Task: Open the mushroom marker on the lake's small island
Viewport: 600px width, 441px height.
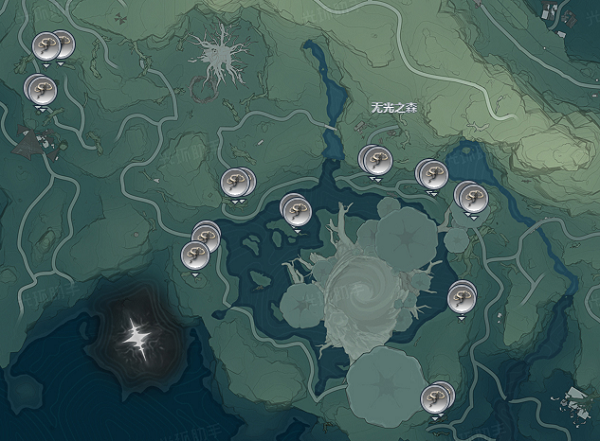Action: (296, 209)
